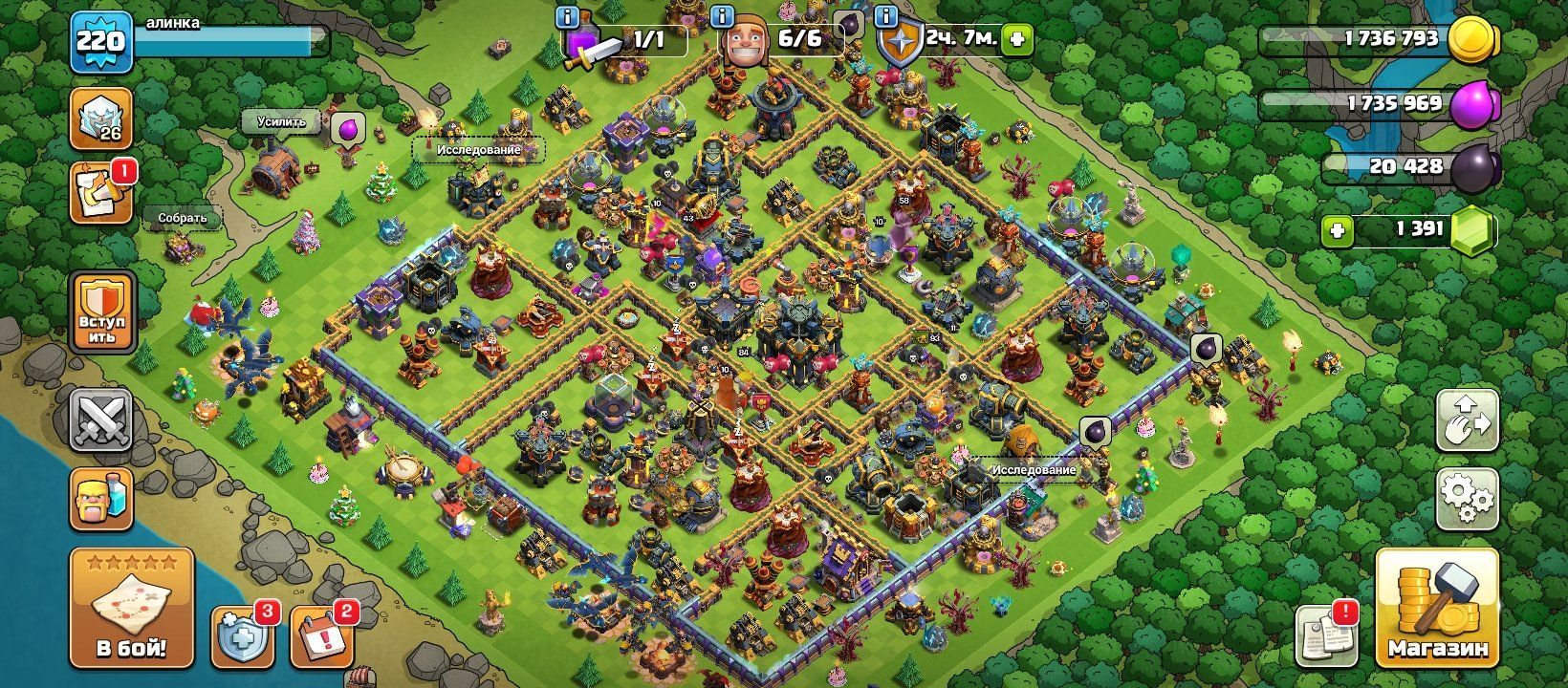Screen dimensions: 1568x688
Task: Tap the "Собрать" collect label
Action: (183, 218)
